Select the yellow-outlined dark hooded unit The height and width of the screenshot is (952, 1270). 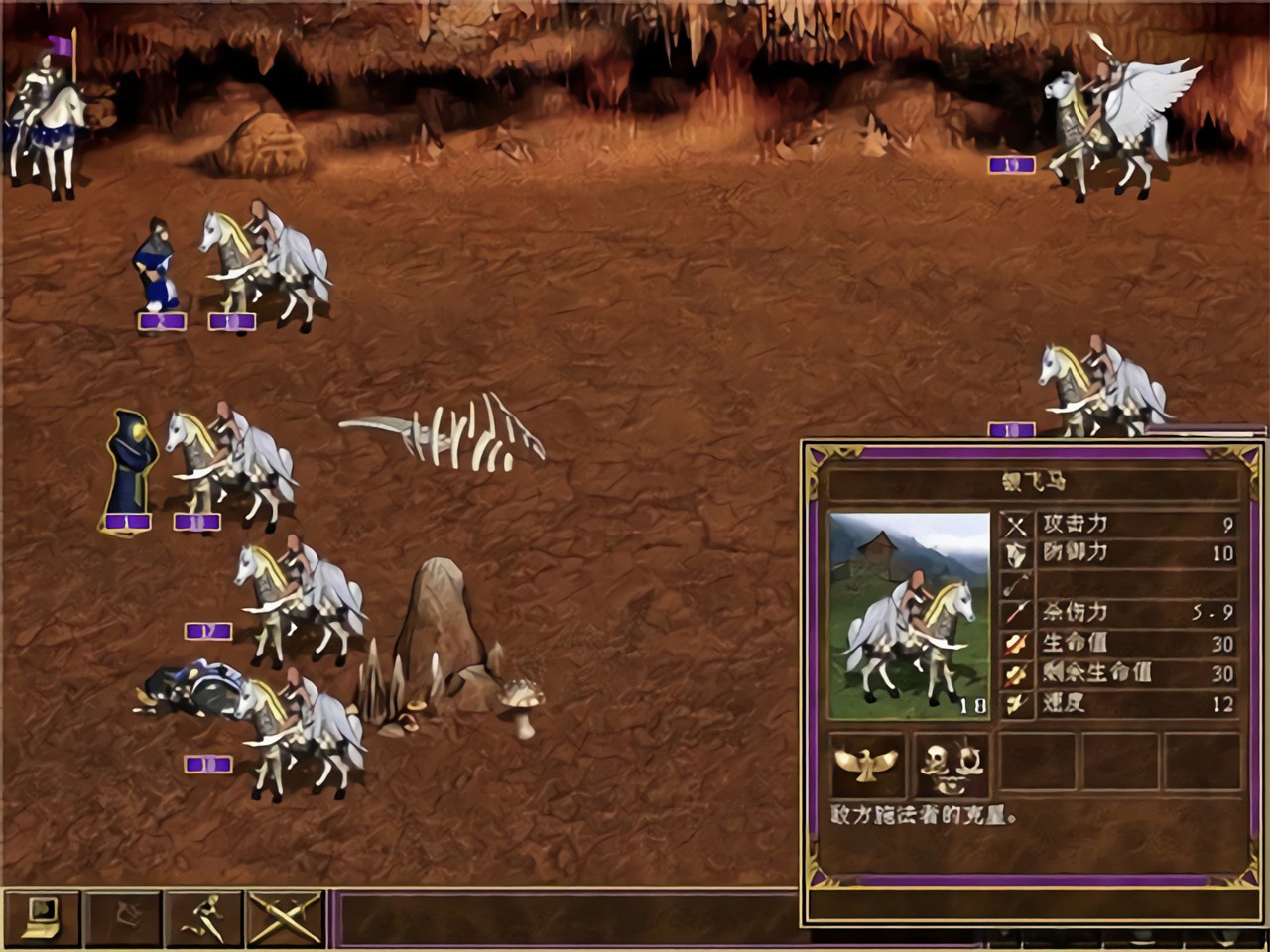coord(130,468)
